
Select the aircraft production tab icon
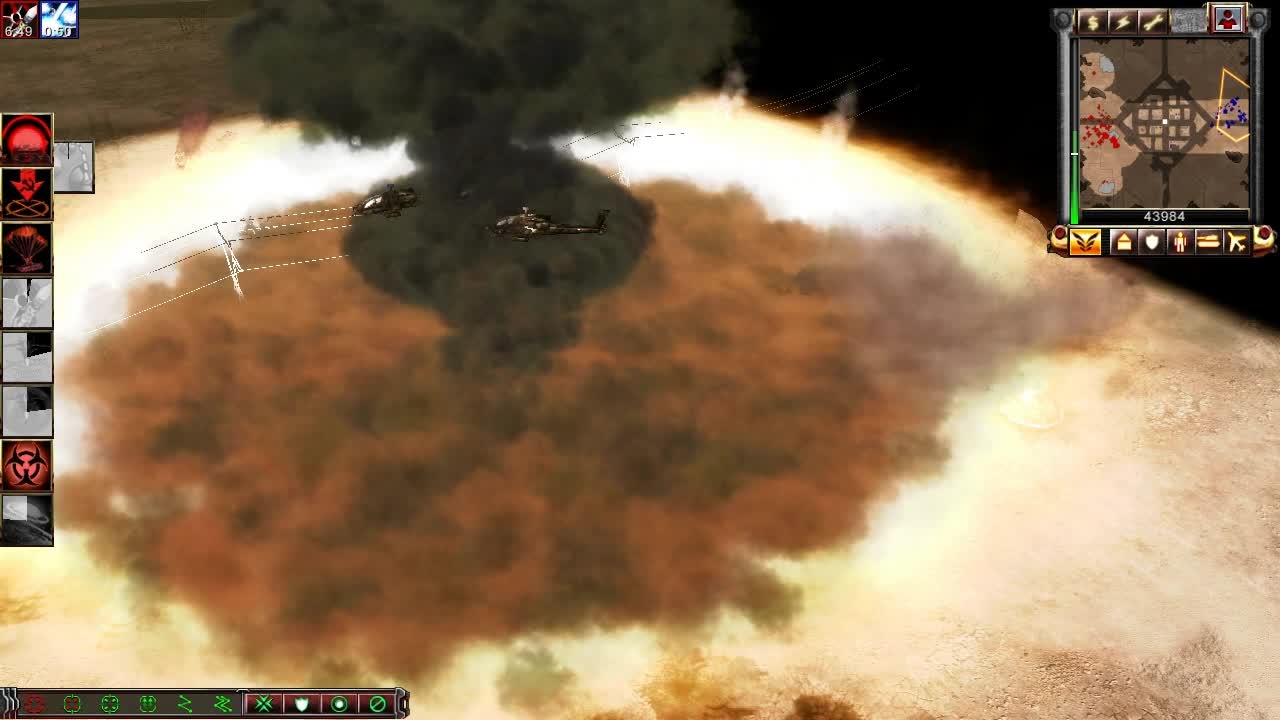tap(1238, 241)
